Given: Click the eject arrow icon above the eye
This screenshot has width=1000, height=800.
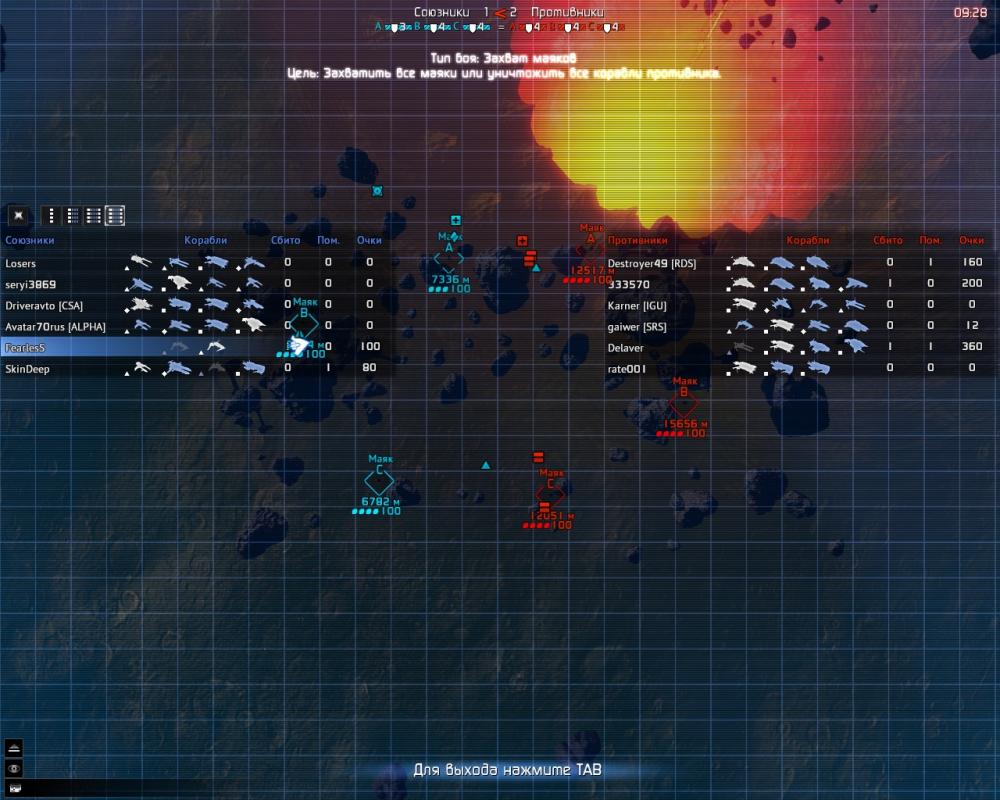Looking at the screenshot, I should (x=14, y=748).
